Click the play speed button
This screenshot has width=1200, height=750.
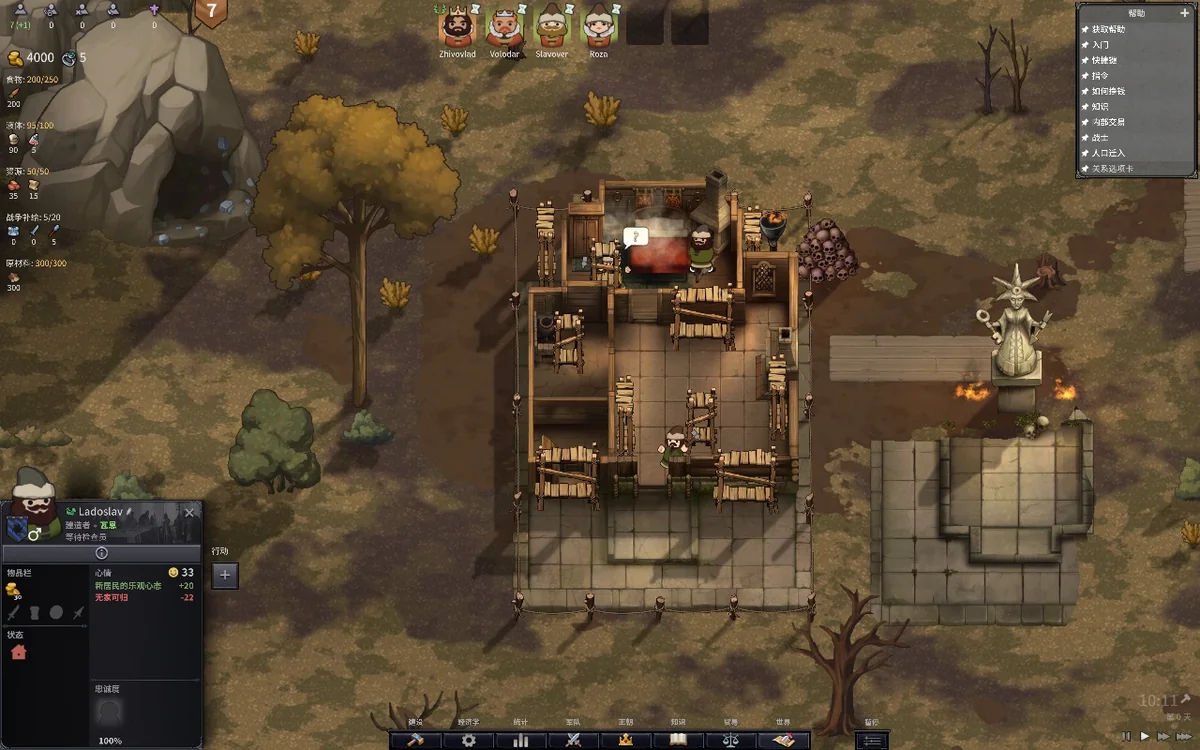coord(1146,736)
